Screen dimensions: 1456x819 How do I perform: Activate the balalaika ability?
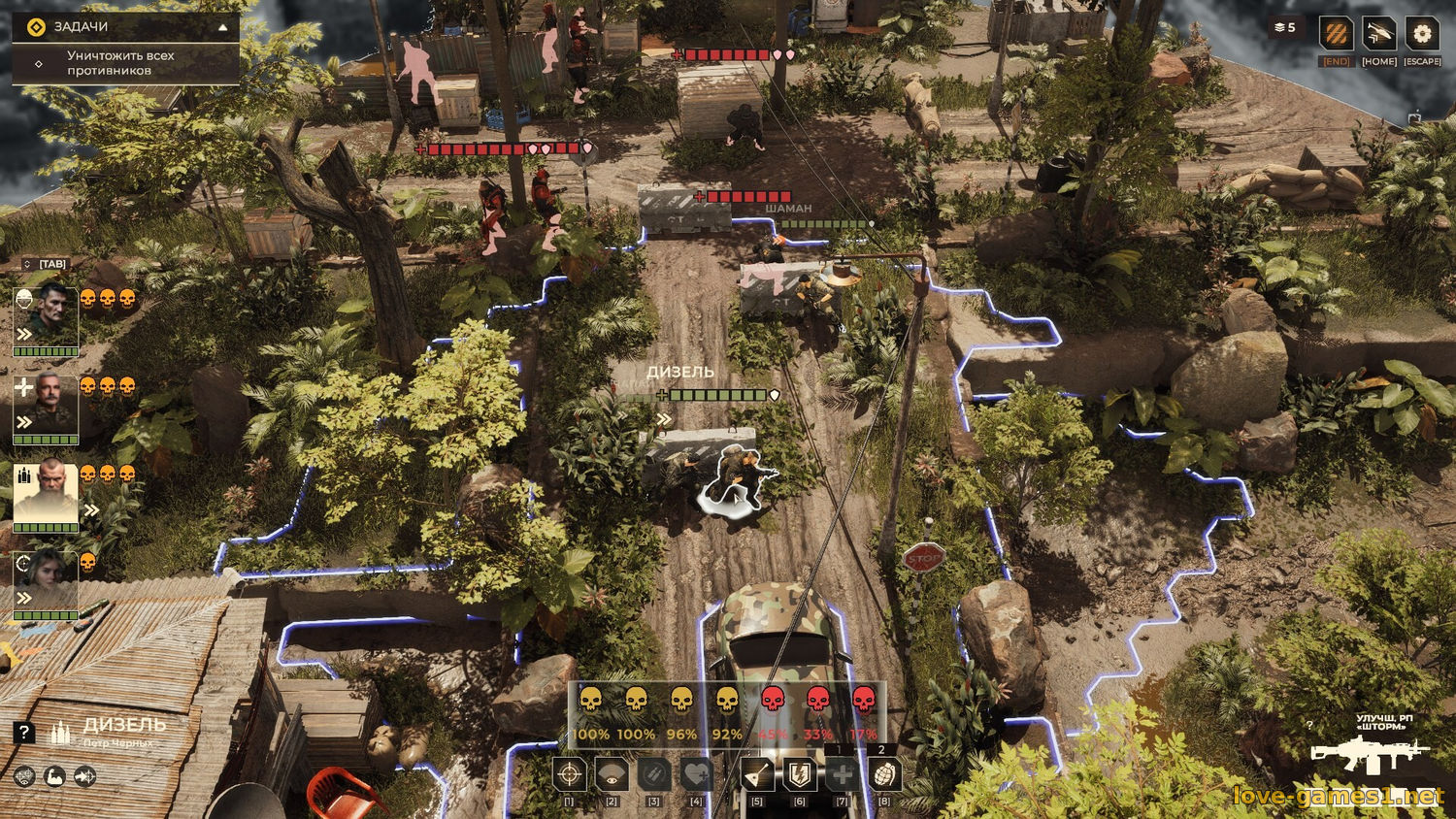(x=757, y=774)
